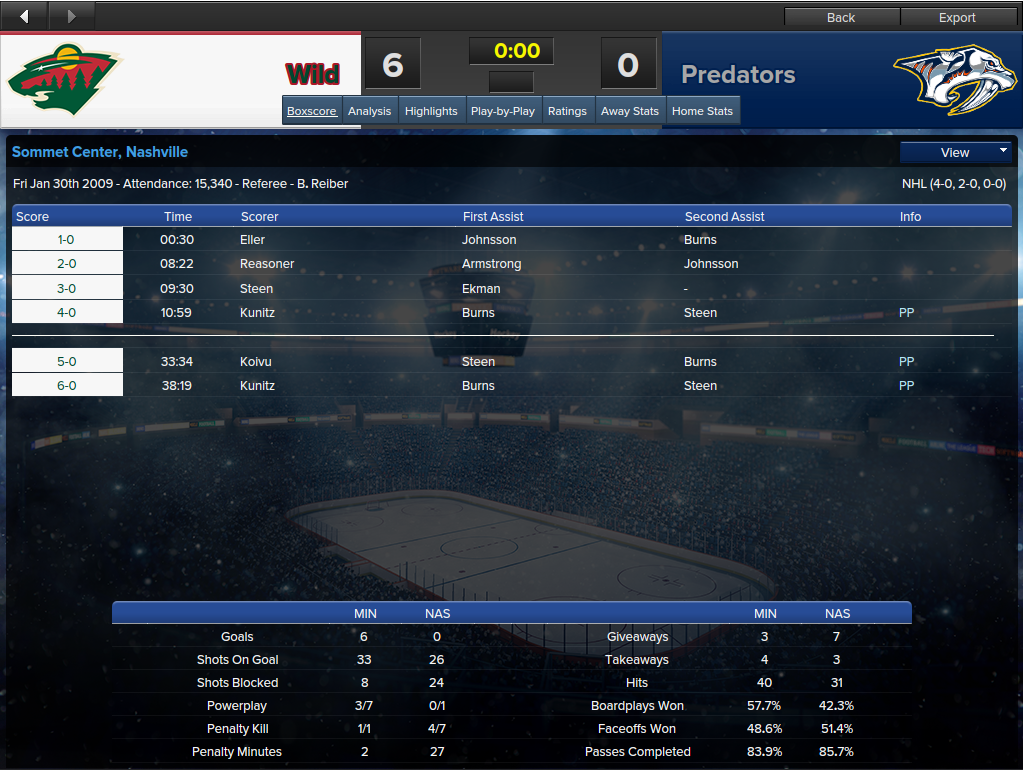Click the Minnesota Wild team logo
Screen dimensions: 1023x770
[64, 79]
